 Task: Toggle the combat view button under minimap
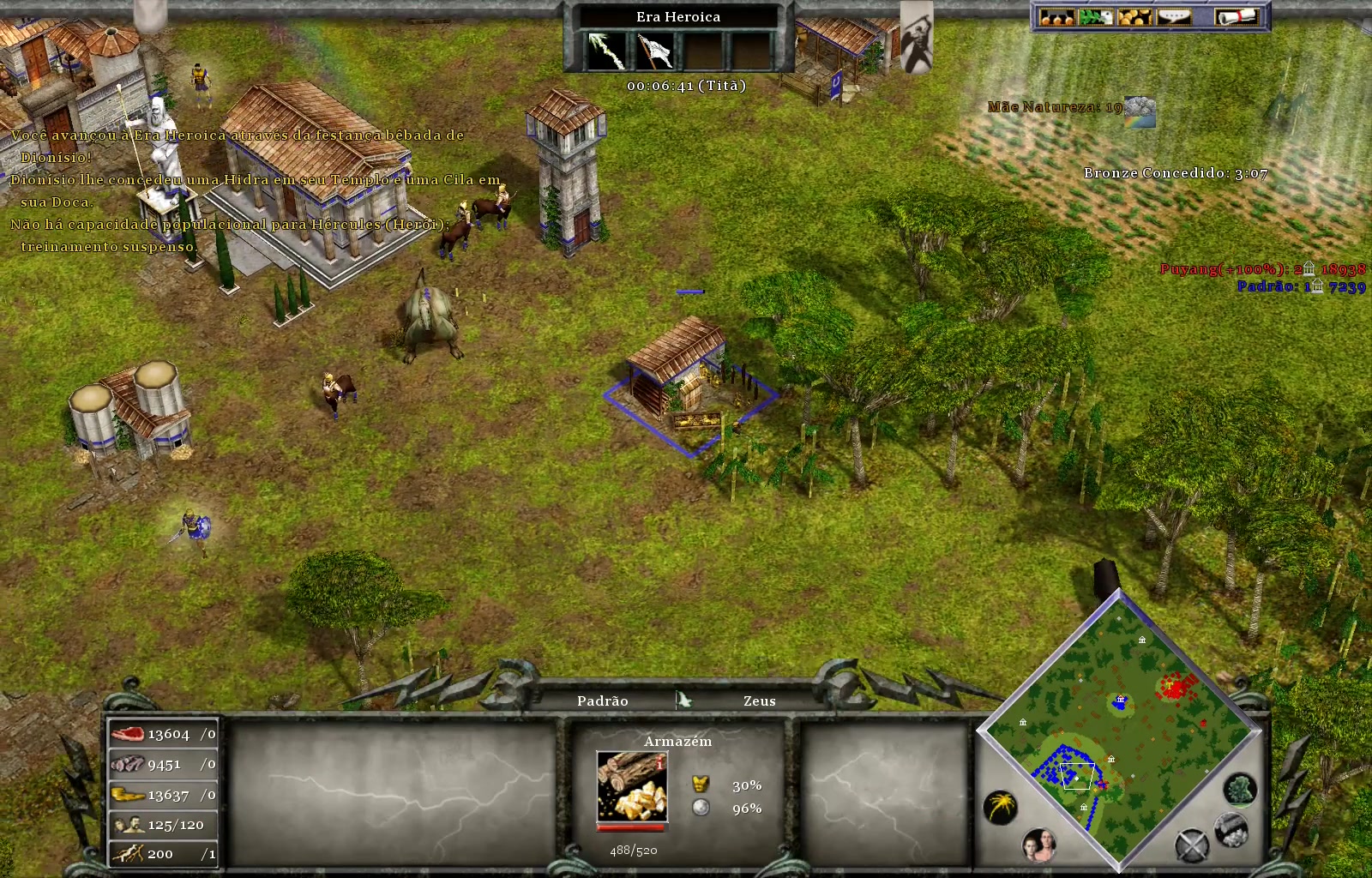(1194, 844)
